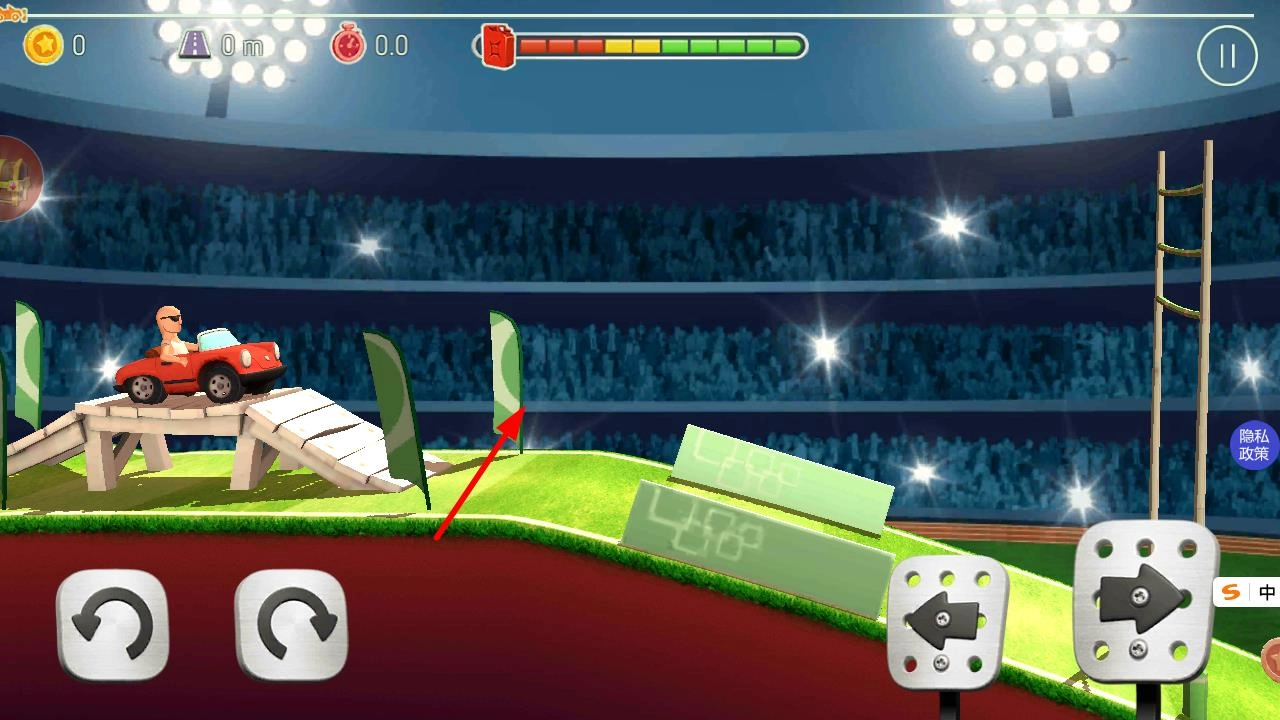Viewport: 1280px width, 720px height.
Task: Tap the gas pedal with right arrow
Action: coord(1145,600)
